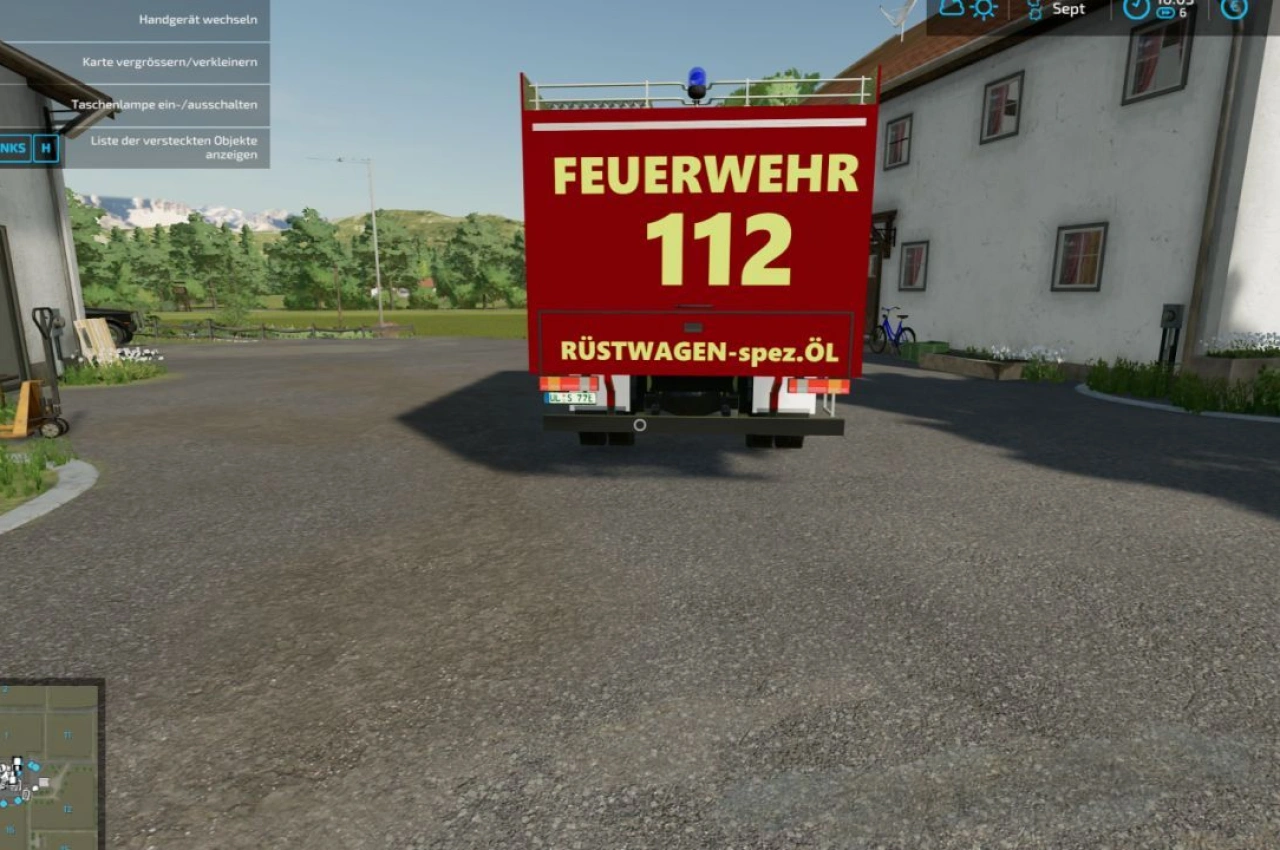Image resolution: width=1280 pixels, height=850 pixels.
Task: Toggle the flashlight via Taschenlampe ein-/ausschalten
Action: 163,104
